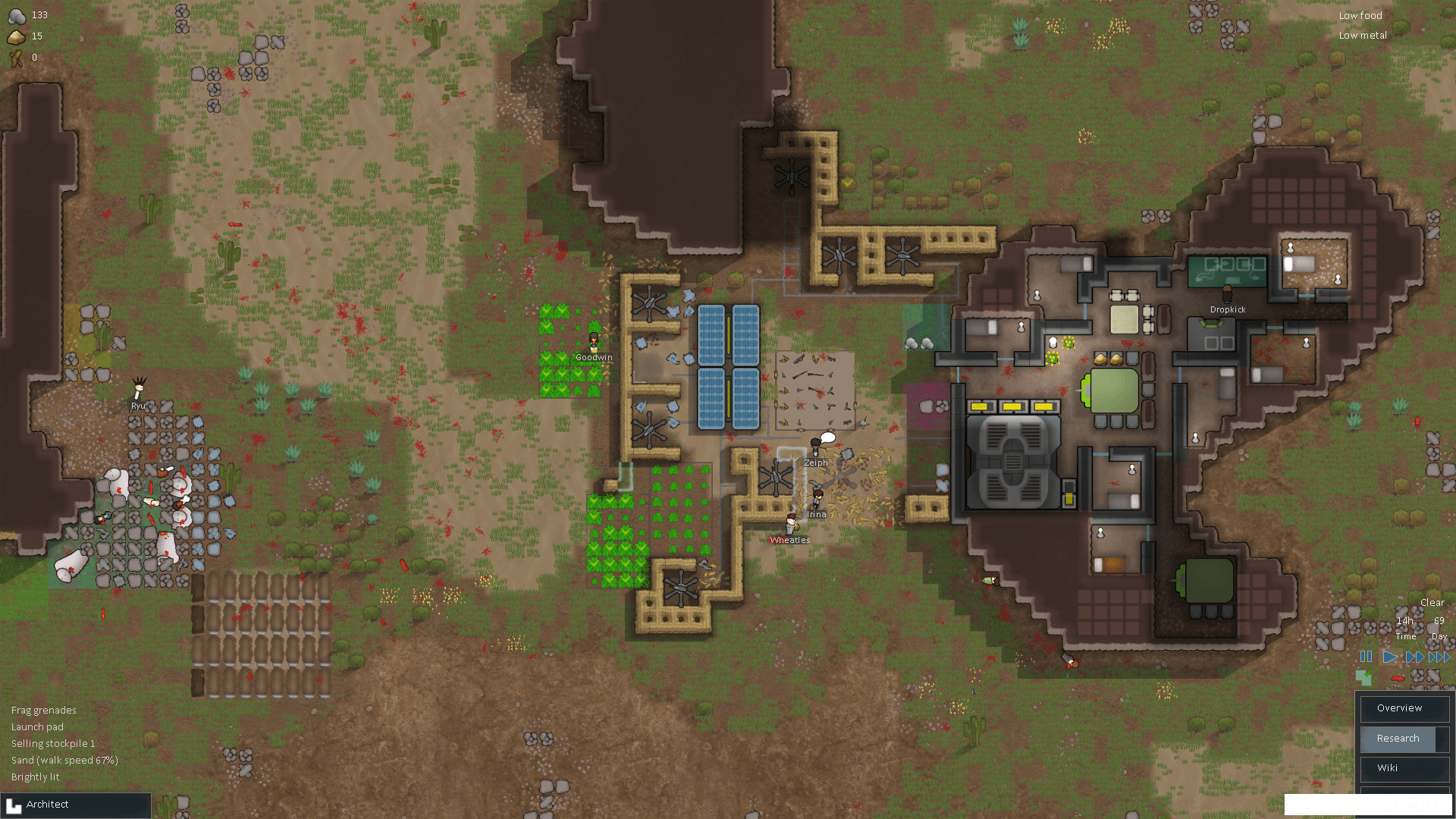
Task: Pause the game with the pause icon
Action: (x=1365, y=657)
